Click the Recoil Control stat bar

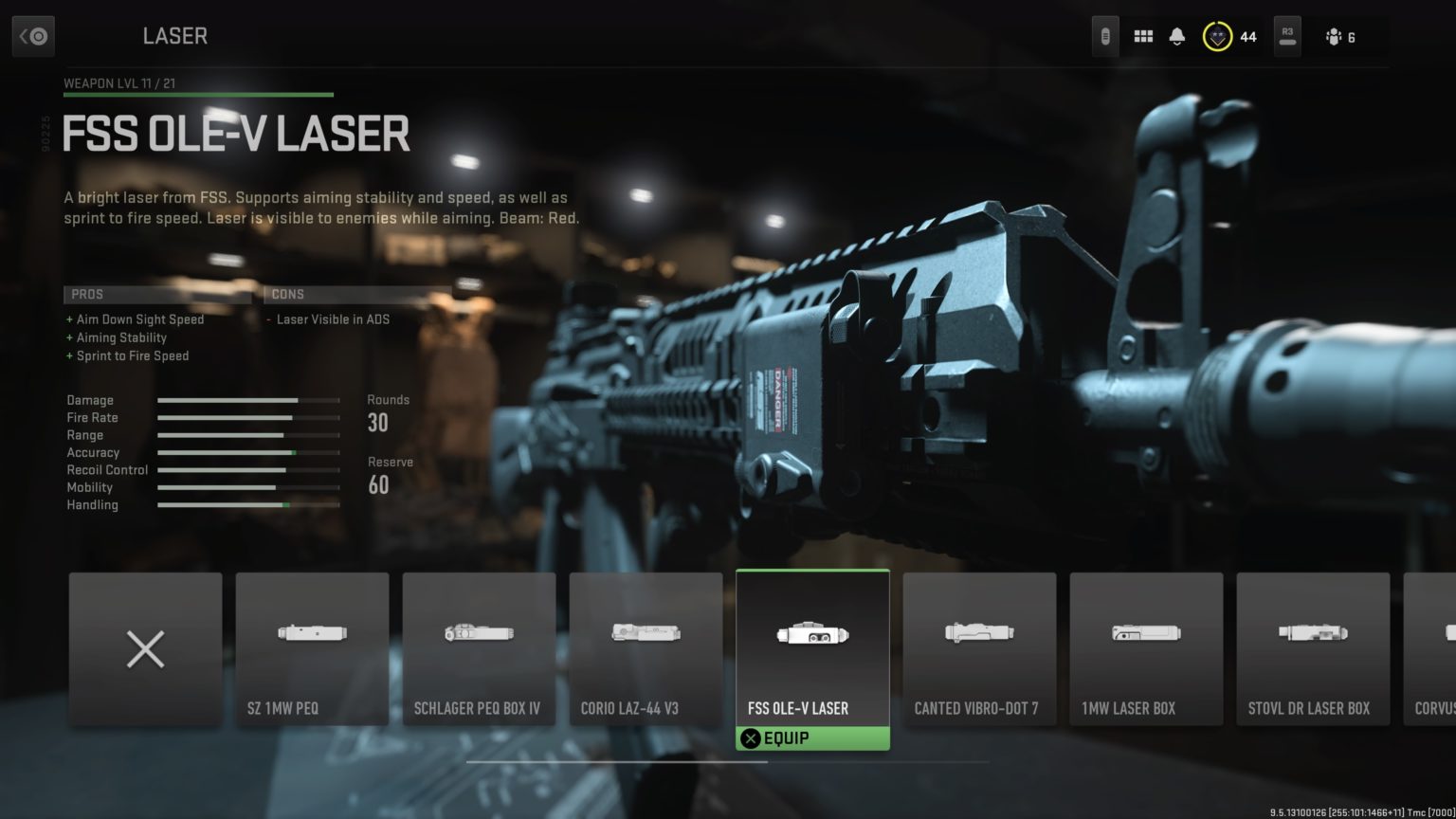click(248, 470)
